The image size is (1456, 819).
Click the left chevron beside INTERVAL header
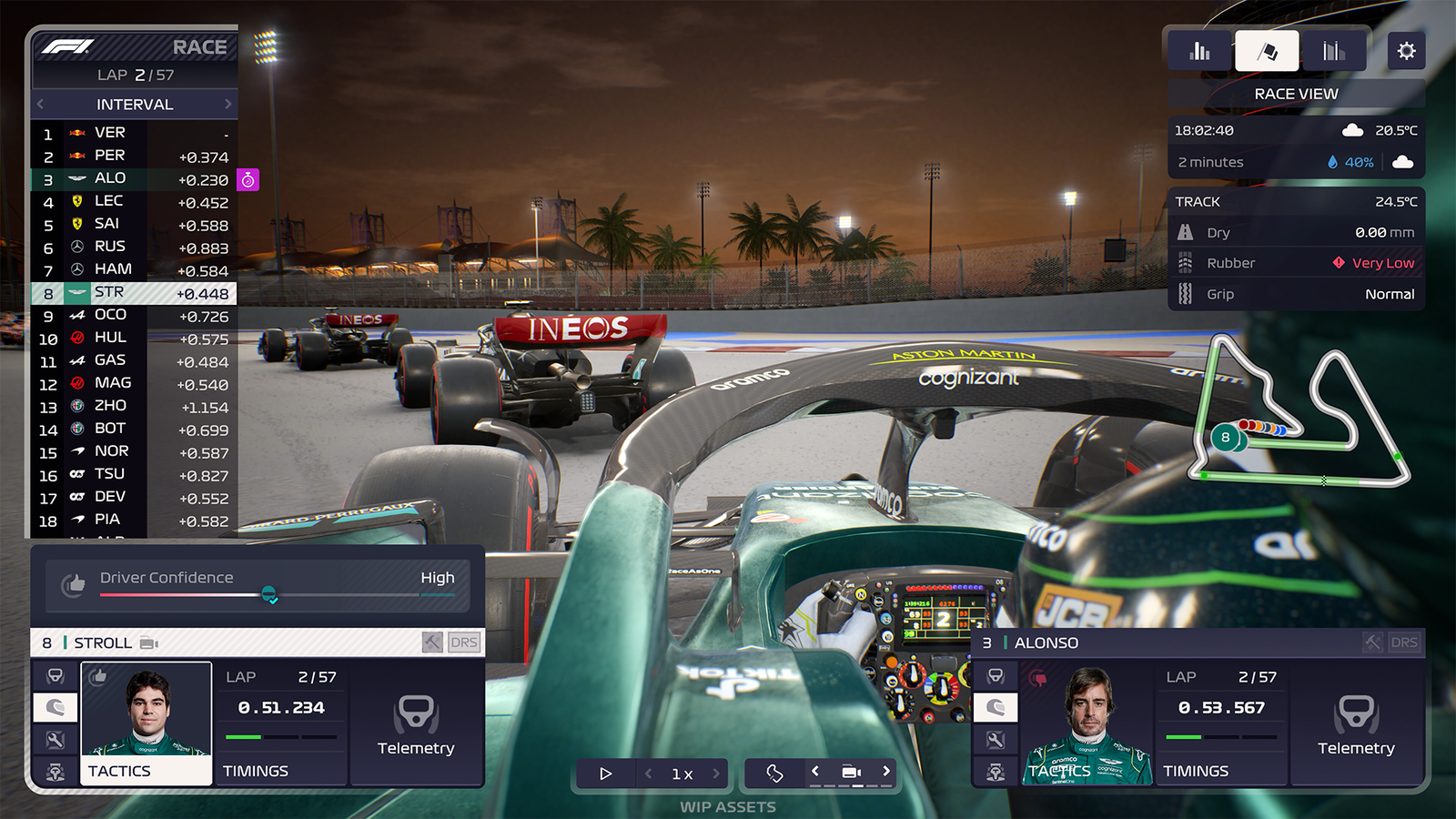40,104
